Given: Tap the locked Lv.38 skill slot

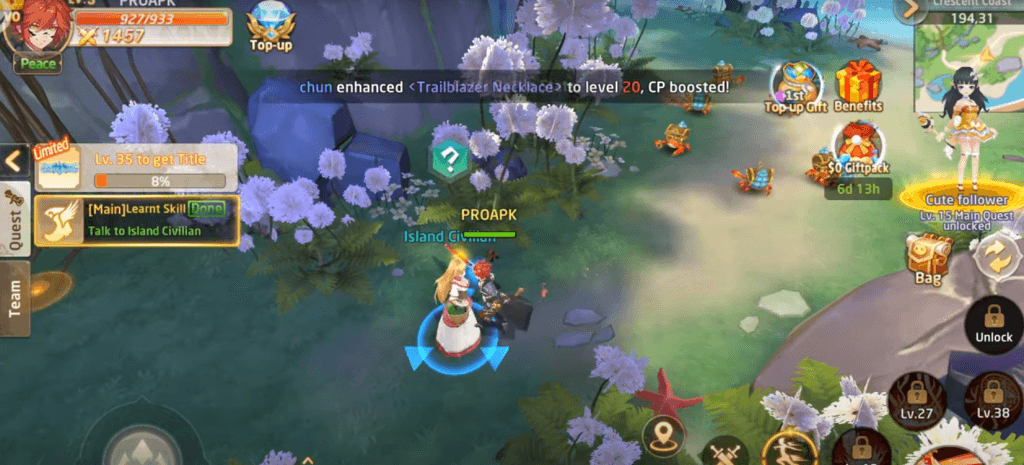Looking at the screenshot, I should (992, 397).
